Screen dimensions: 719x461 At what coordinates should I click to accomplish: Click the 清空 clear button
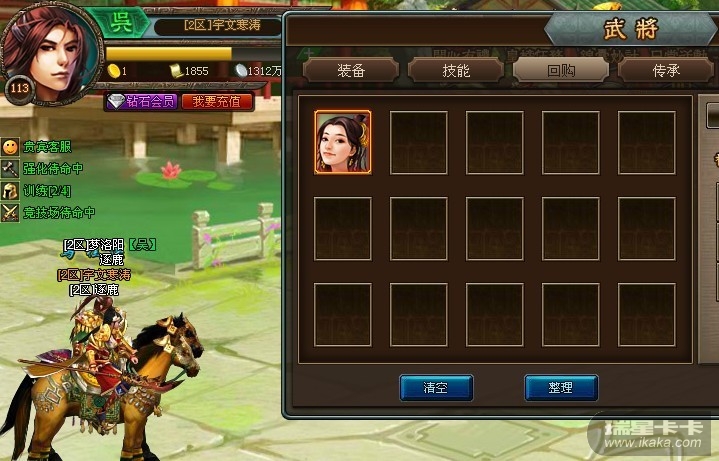tap(435, 387)
